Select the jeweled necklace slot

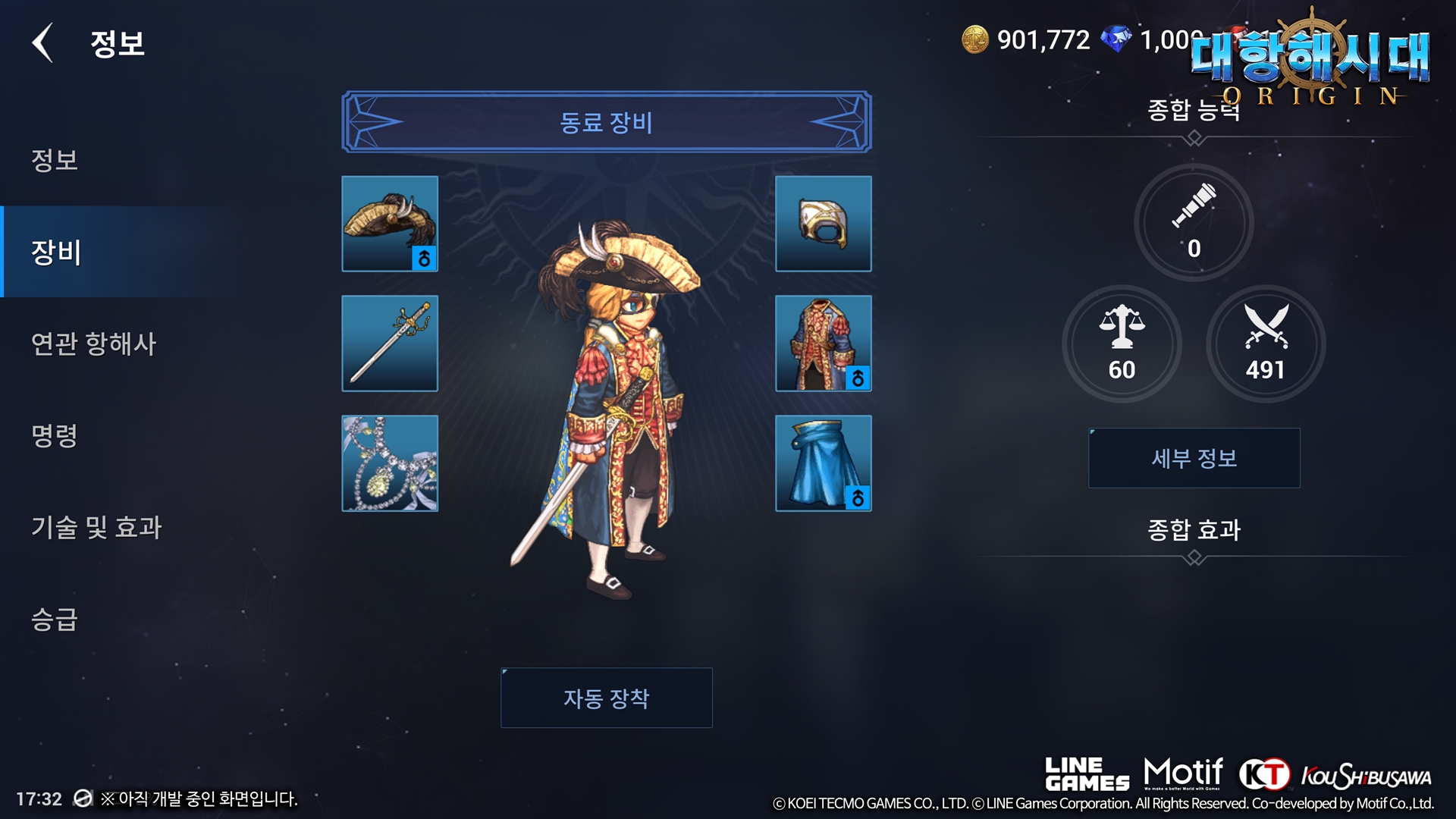[x=390, y=463]
